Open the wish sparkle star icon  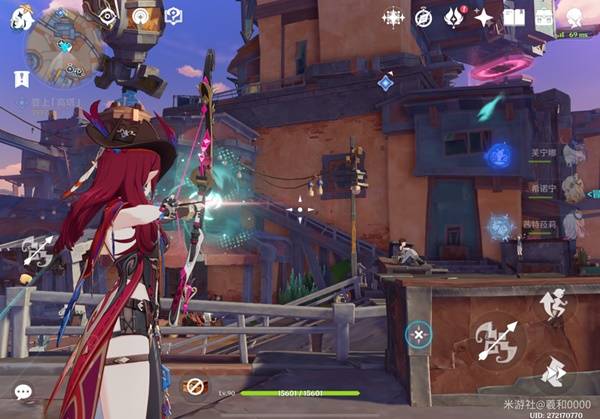(x=484, y=17)
